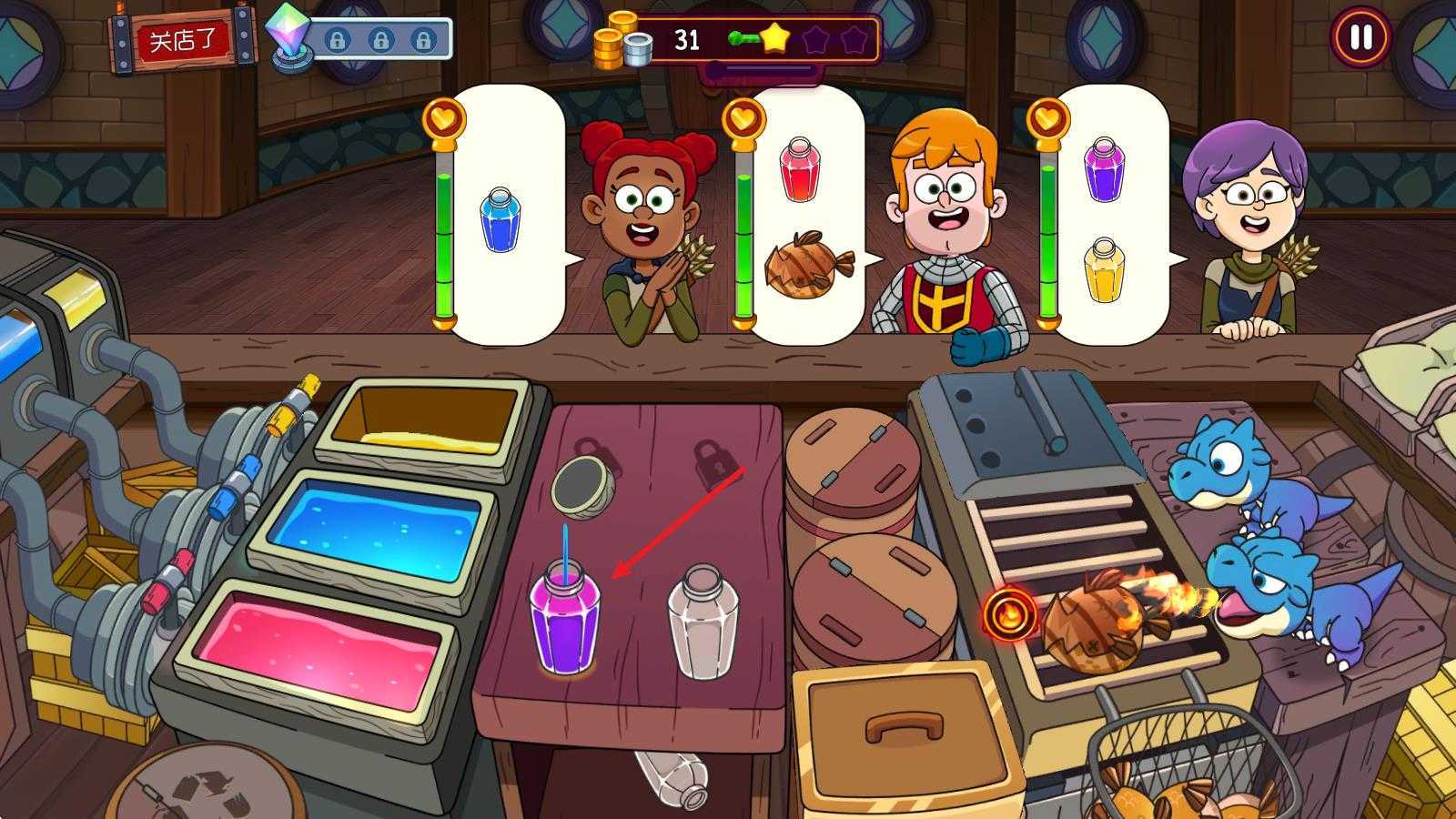This screenshot has height=819, width=1456.
Task: Pause the game with the pause button
Action: (1360, 38)
